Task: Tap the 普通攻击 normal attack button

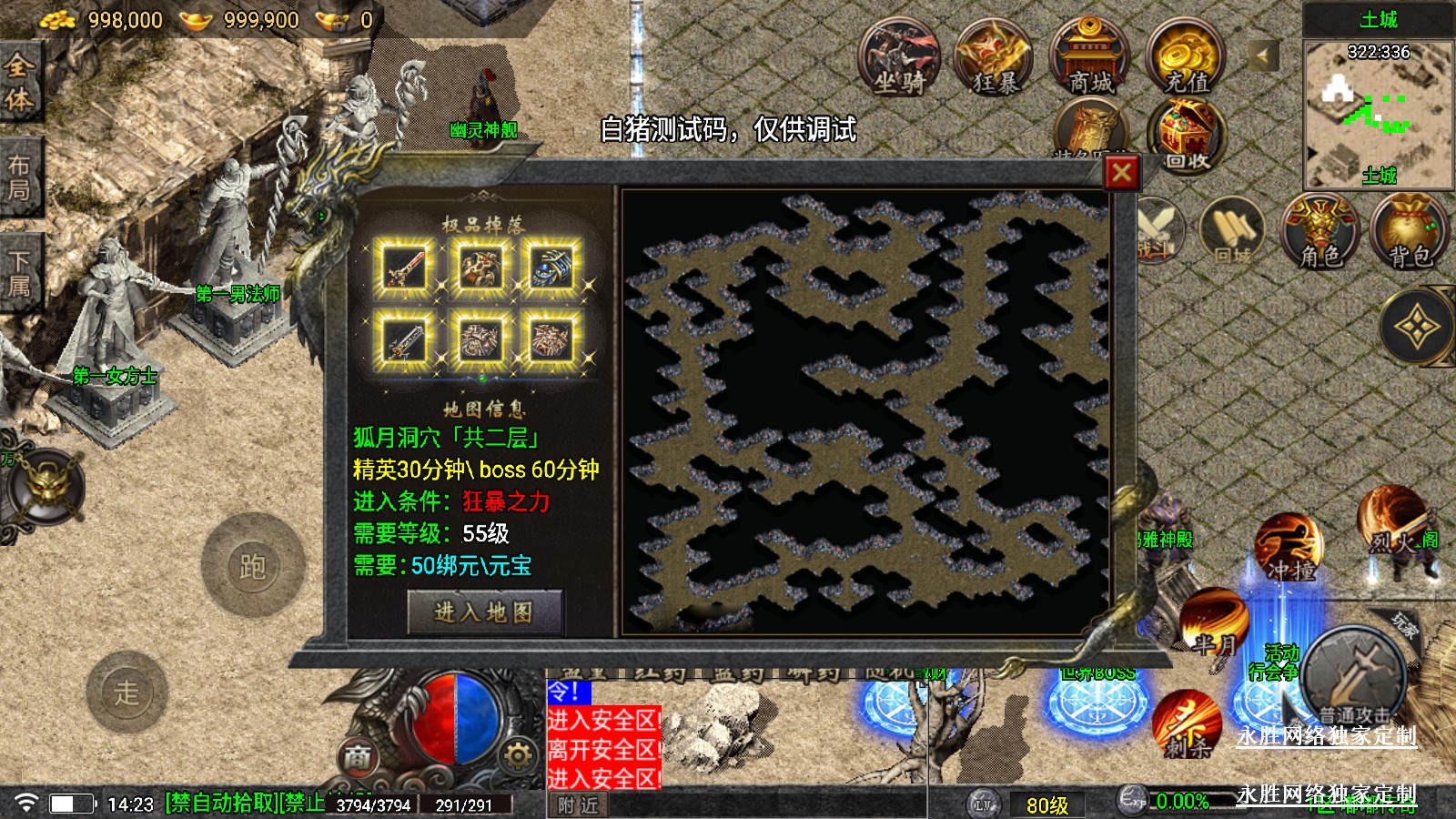Action: [1354, 676]
